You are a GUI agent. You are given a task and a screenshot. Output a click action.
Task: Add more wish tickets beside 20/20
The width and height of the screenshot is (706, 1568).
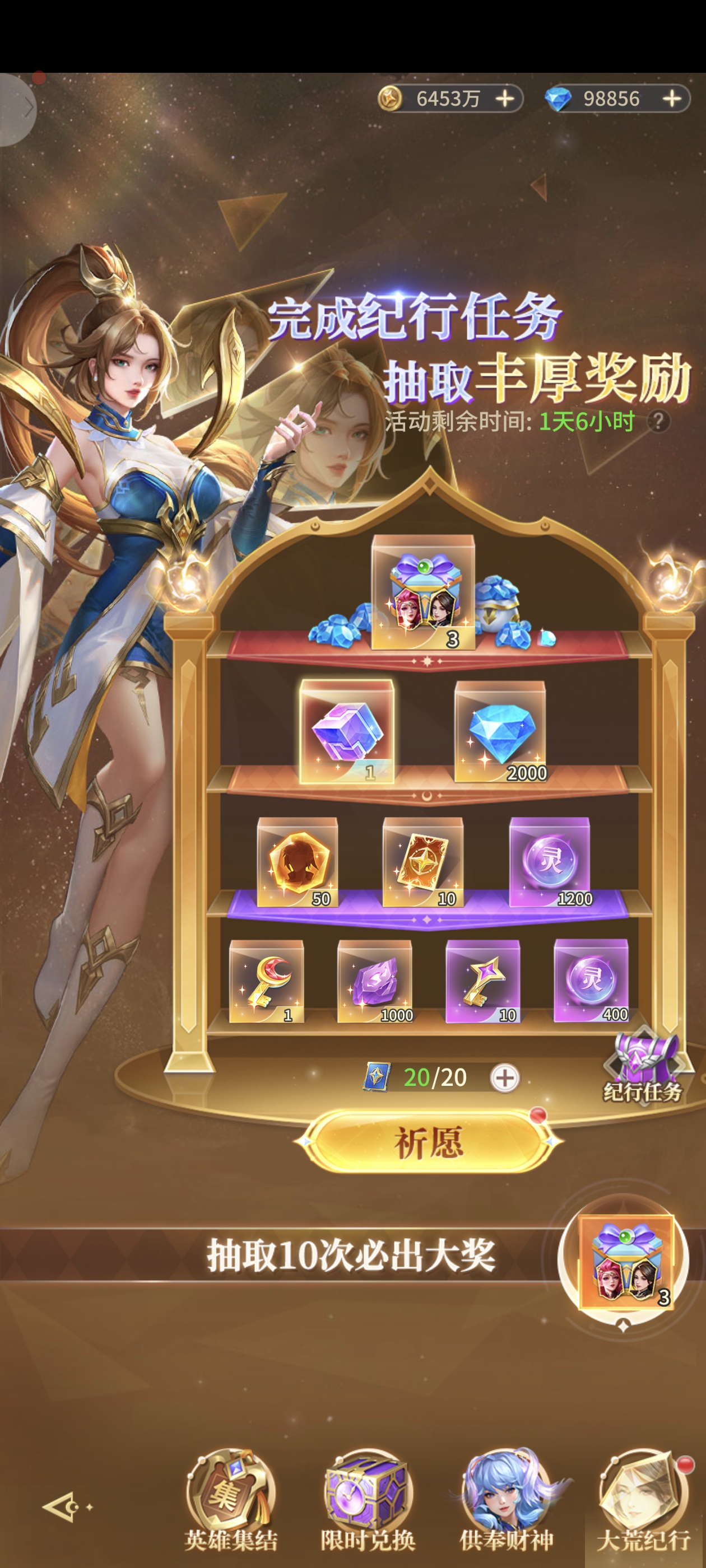(504, 1078)
